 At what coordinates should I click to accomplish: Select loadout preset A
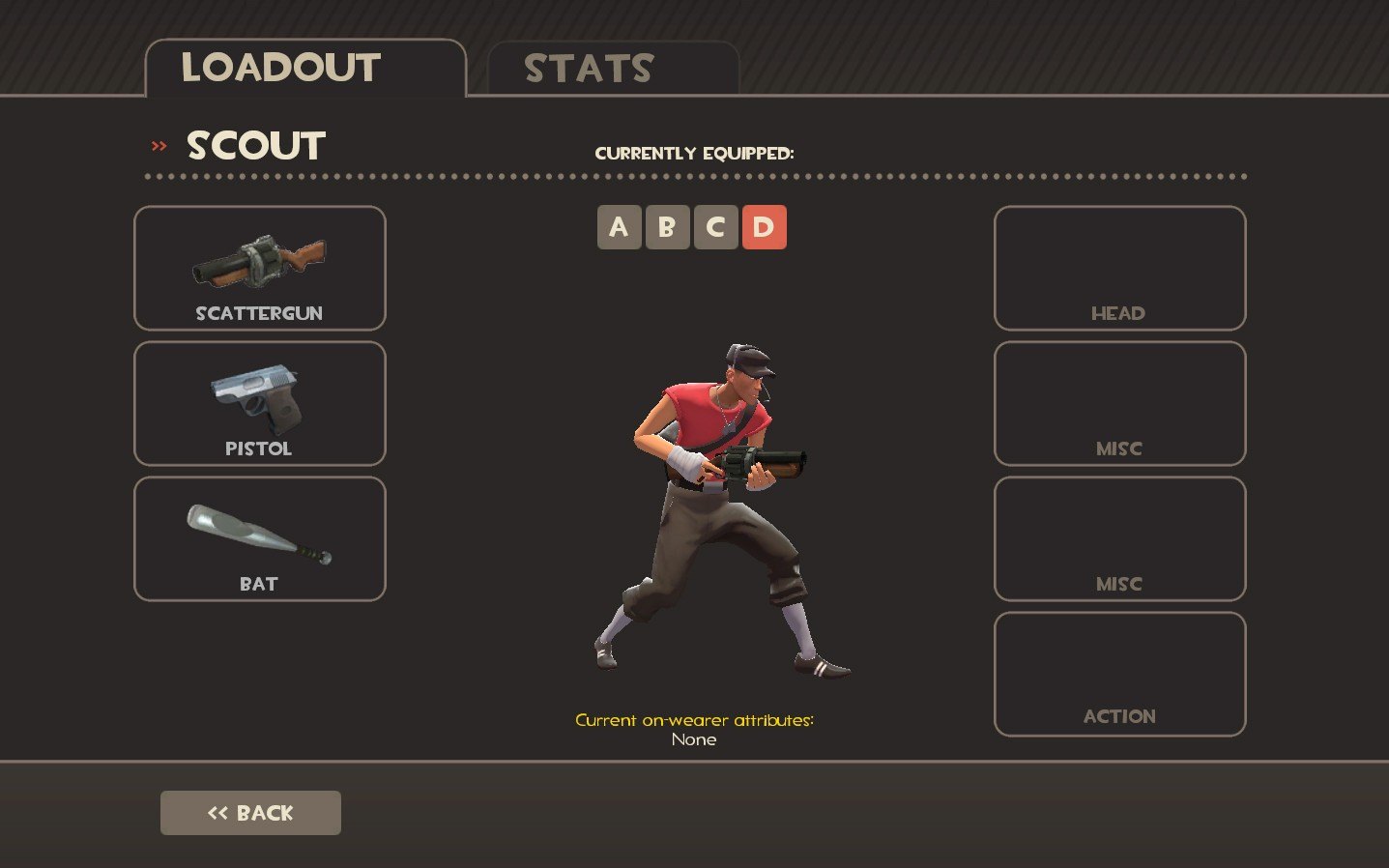619,227
